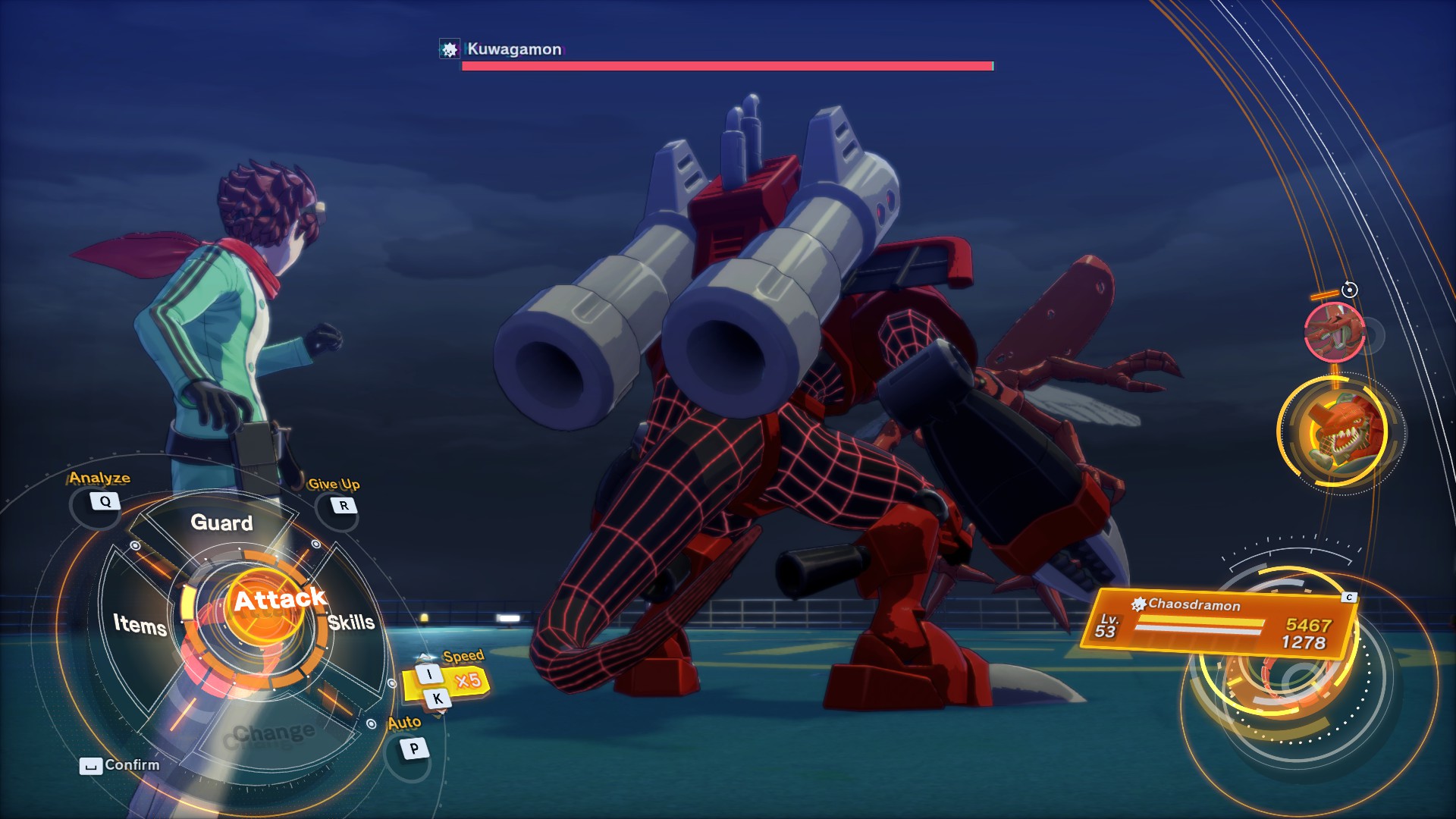The height and width of the screenshot is (819, 1456).
Task: Select the Change command
Action: point(273,733)
